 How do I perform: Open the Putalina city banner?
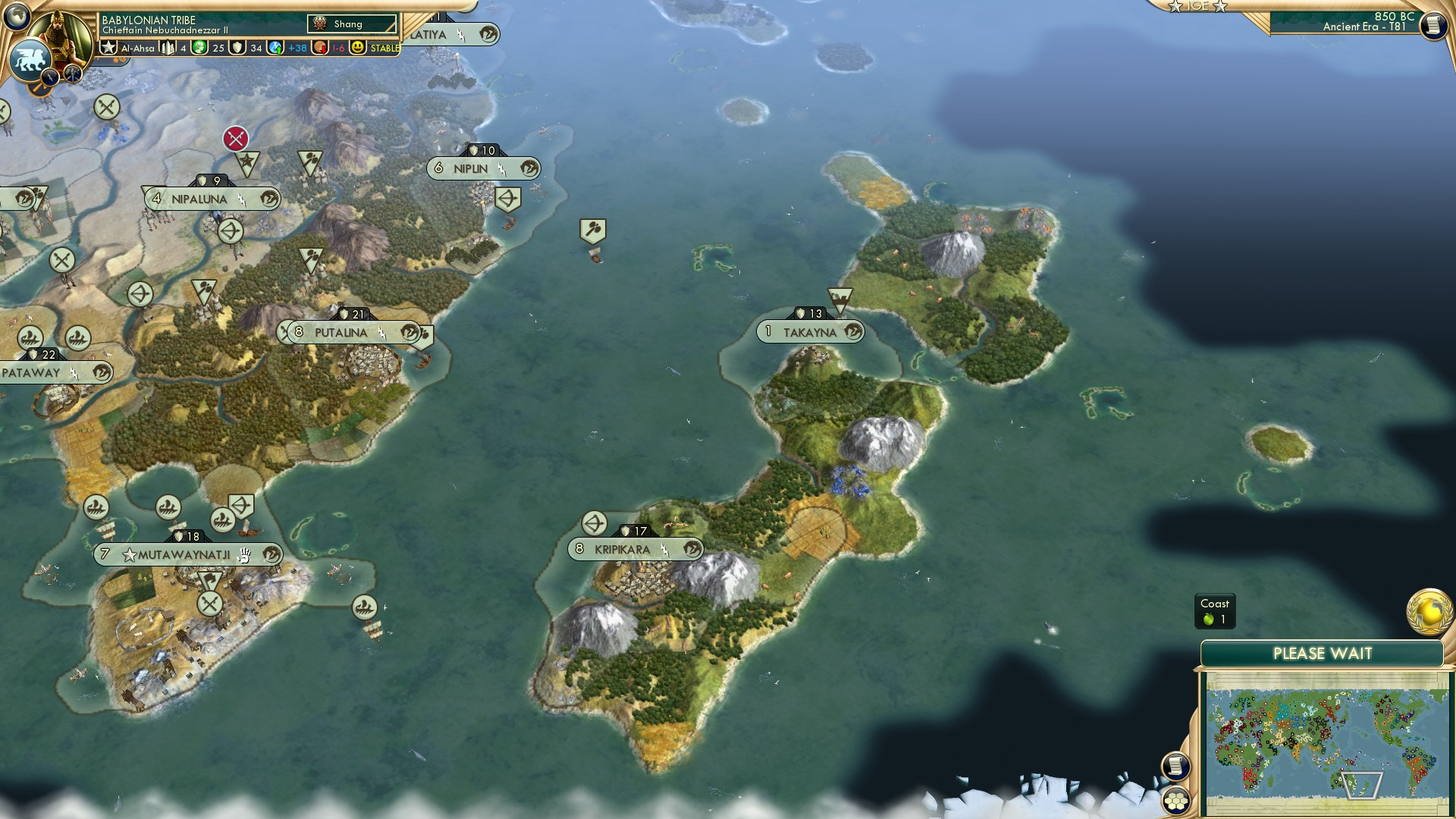pyautogui.click(x=340, y=331)
